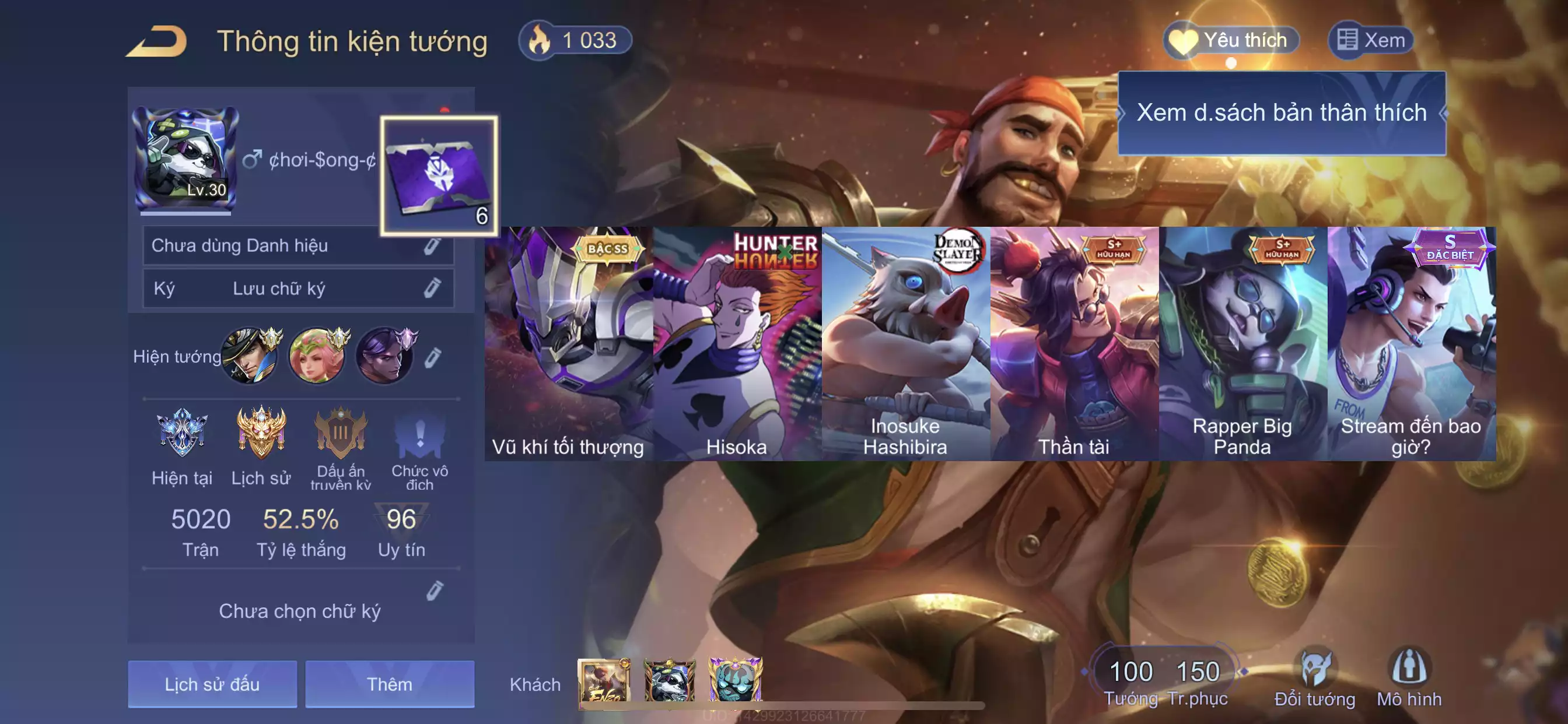
Task: Edit the Hiện tướng displayed heroes
Action: pos(432,358)
